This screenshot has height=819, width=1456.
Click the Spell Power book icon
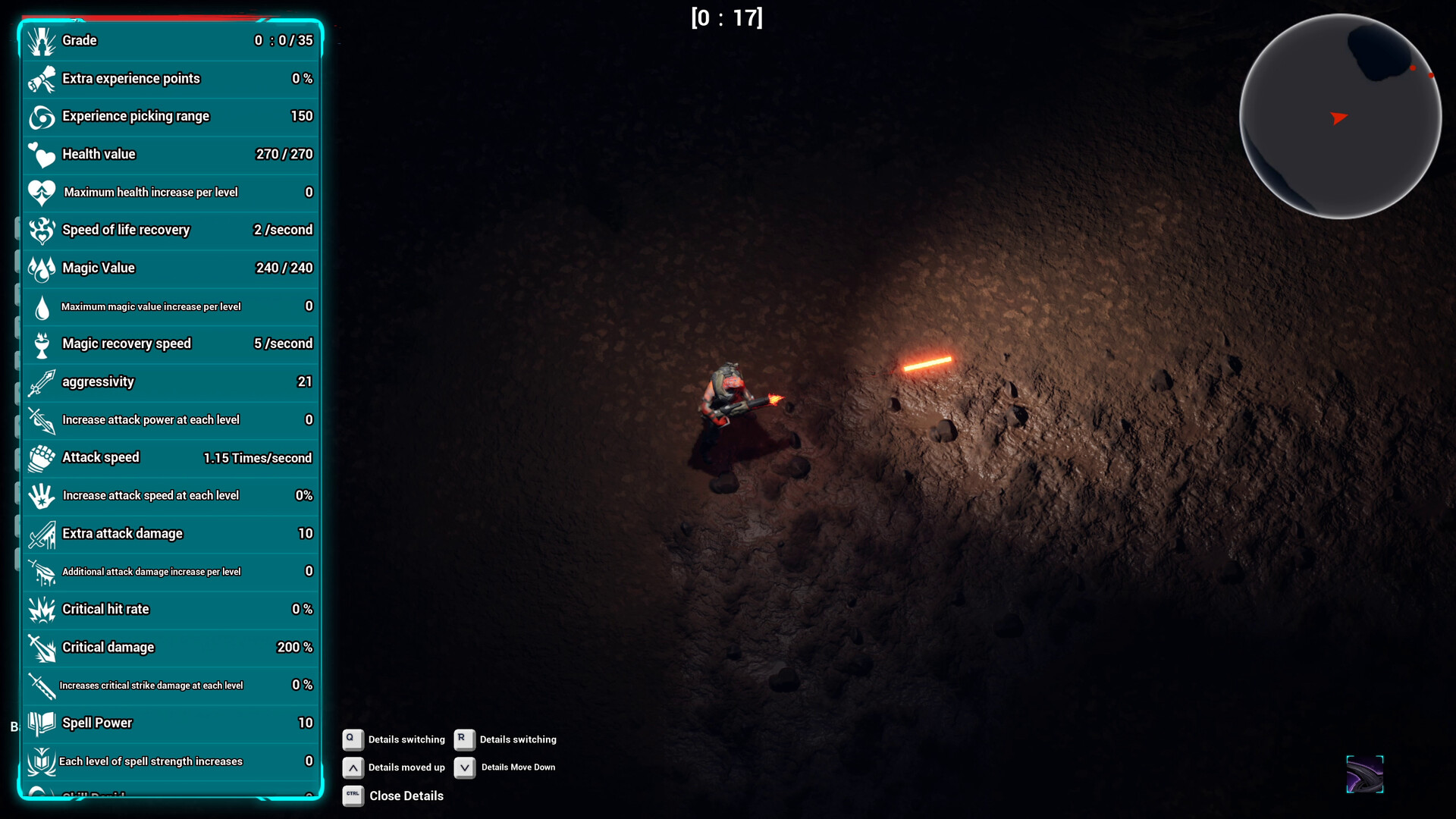(x=42, y=723)
